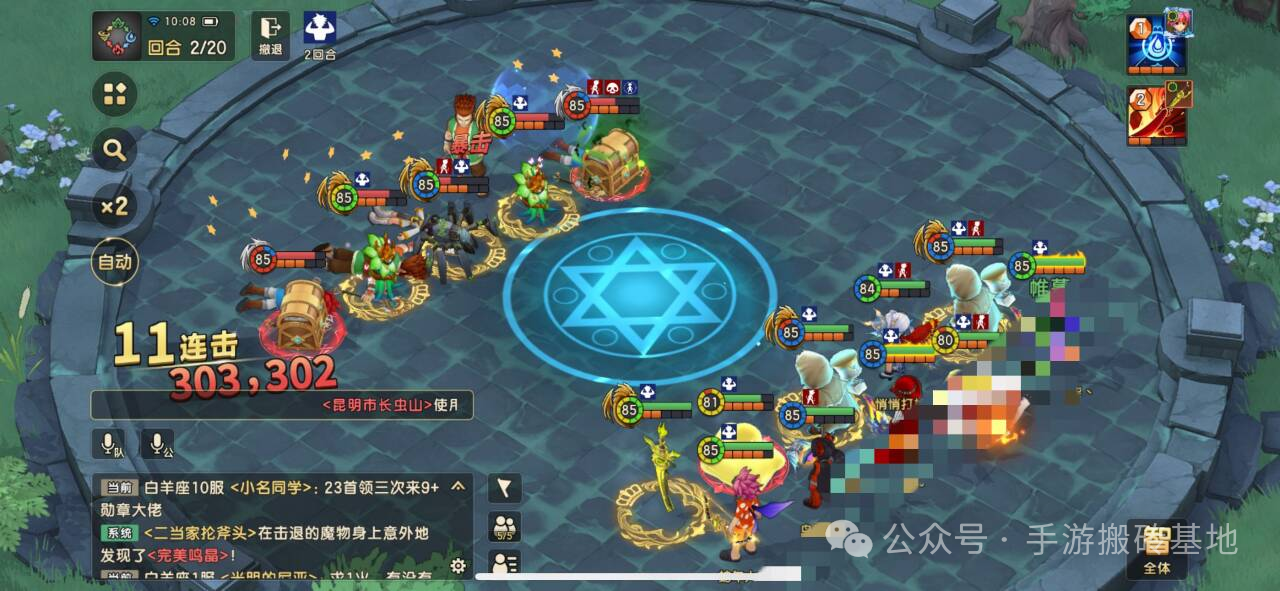Tap the 撤退 retreat button

(270, 36)
